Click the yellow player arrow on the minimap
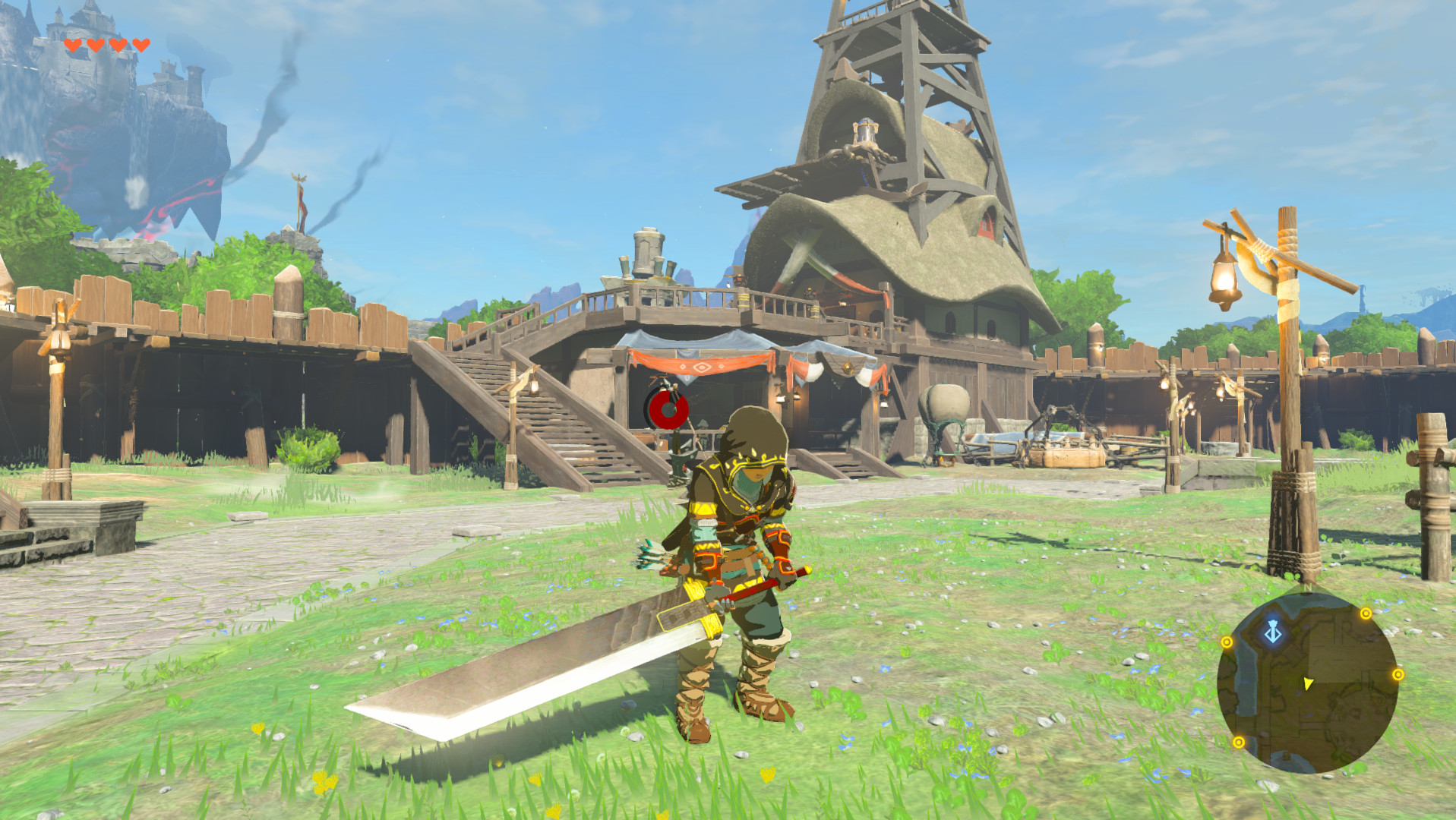This screenshot has width=1456, height=820. (1308, 685)
